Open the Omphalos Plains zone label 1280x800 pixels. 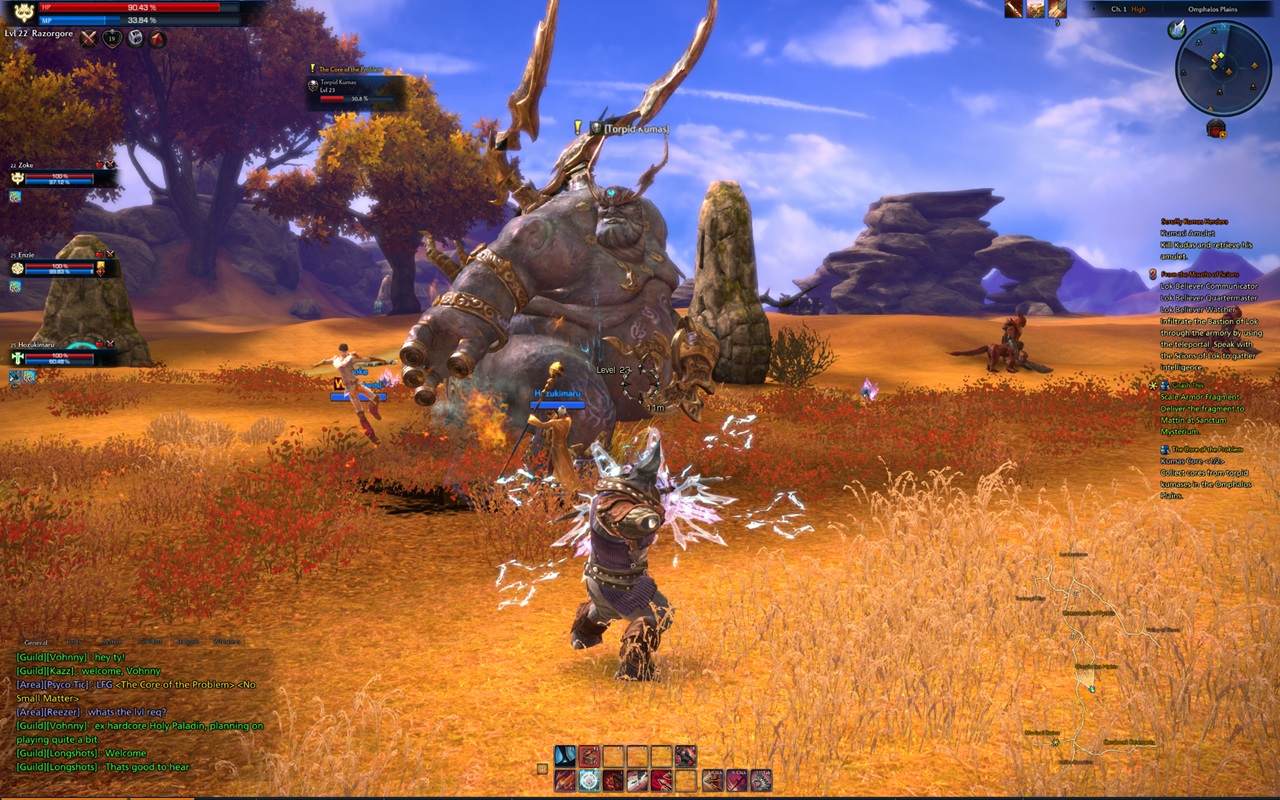click(x=1211, y=9)
